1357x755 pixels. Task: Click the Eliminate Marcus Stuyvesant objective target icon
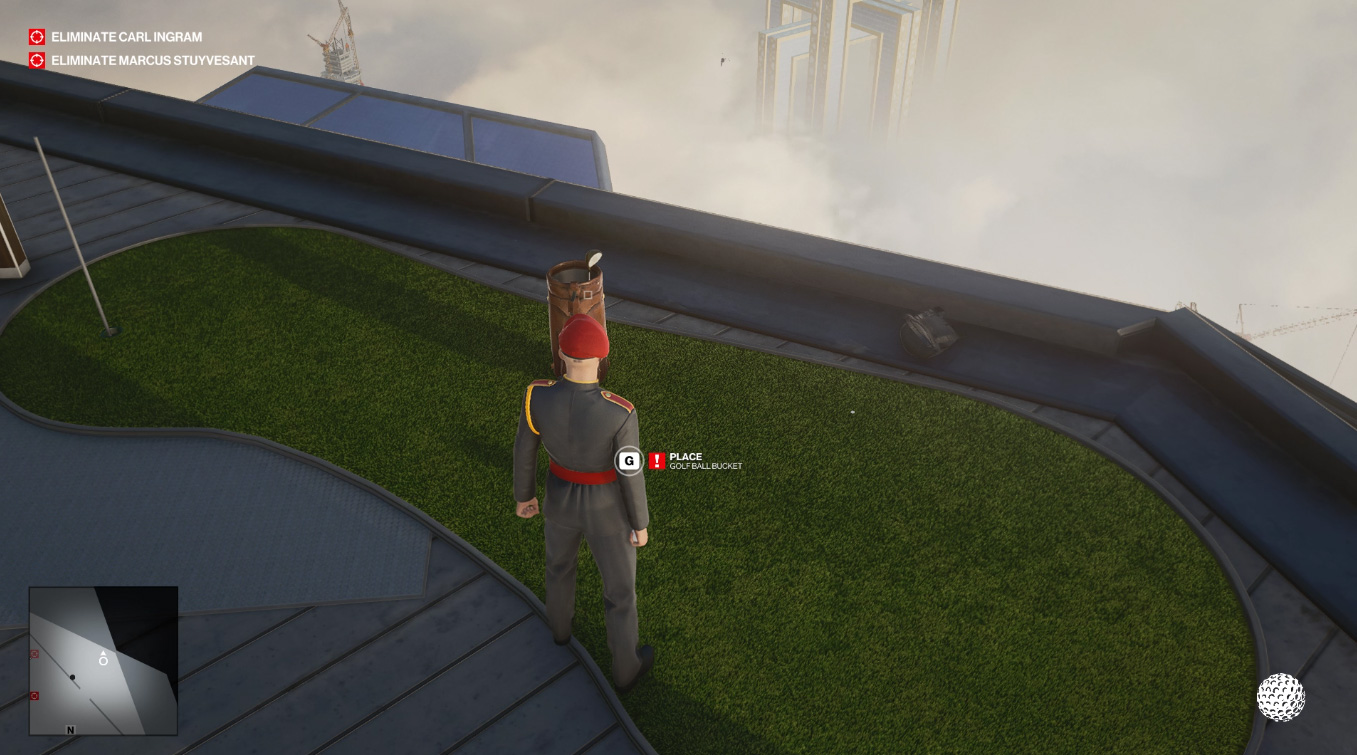click(36, 60)
